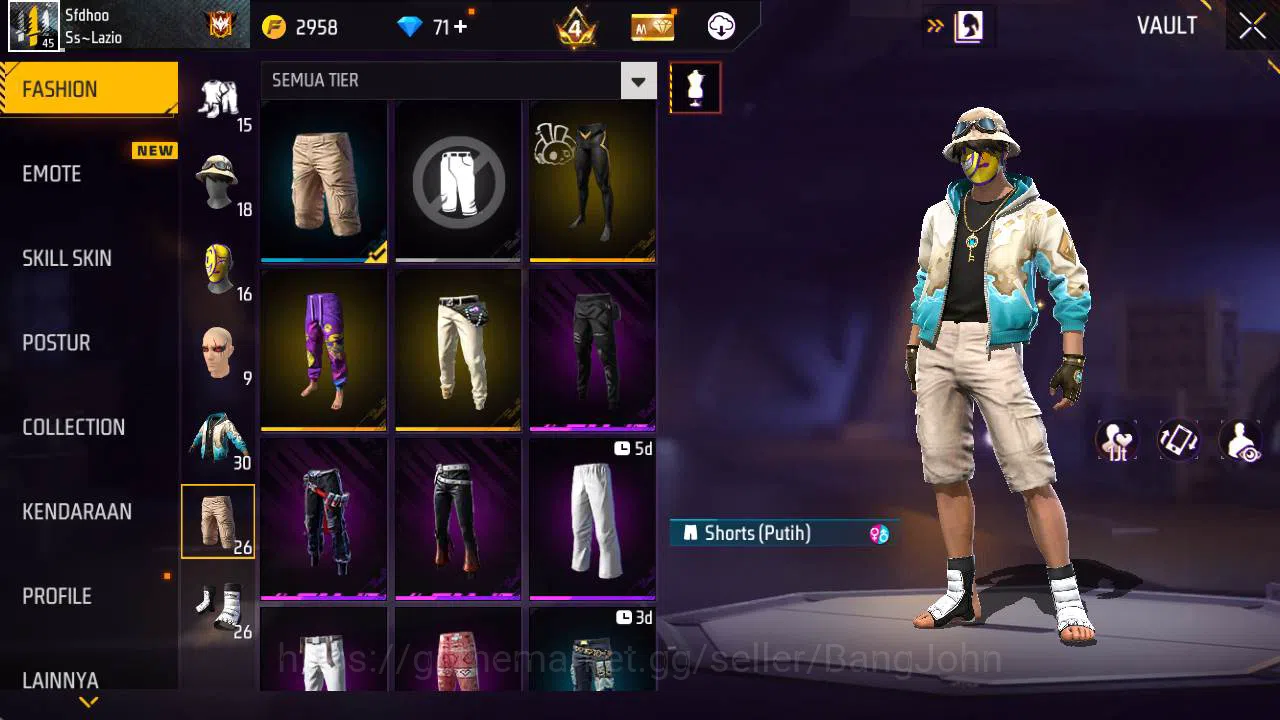The image size is (1280, 720).
Task: Select the white pants thumbnail with 5d timer
Action: click(x=591, y=518)
